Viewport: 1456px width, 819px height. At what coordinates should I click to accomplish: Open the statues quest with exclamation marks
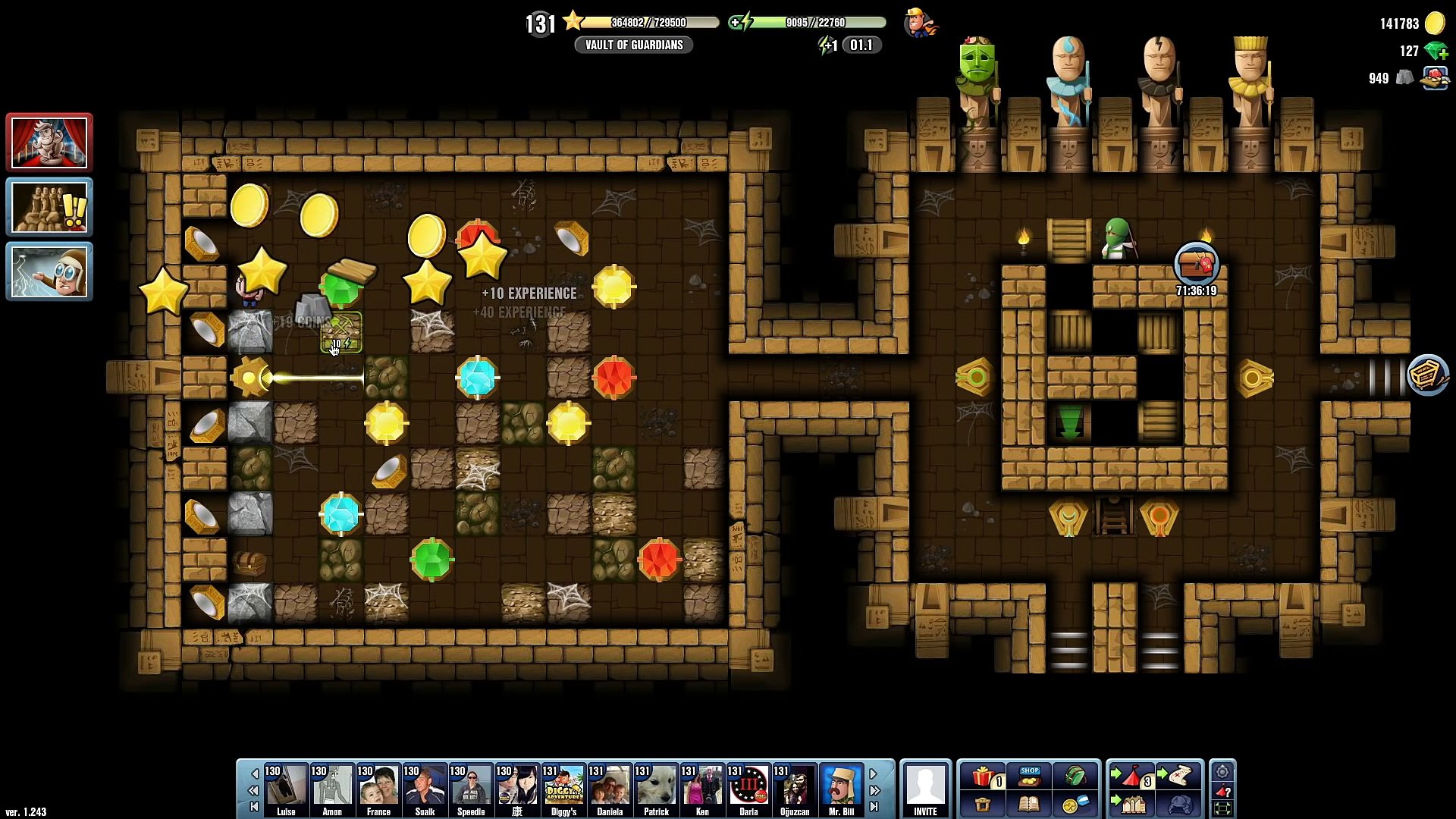pos(49,207)
